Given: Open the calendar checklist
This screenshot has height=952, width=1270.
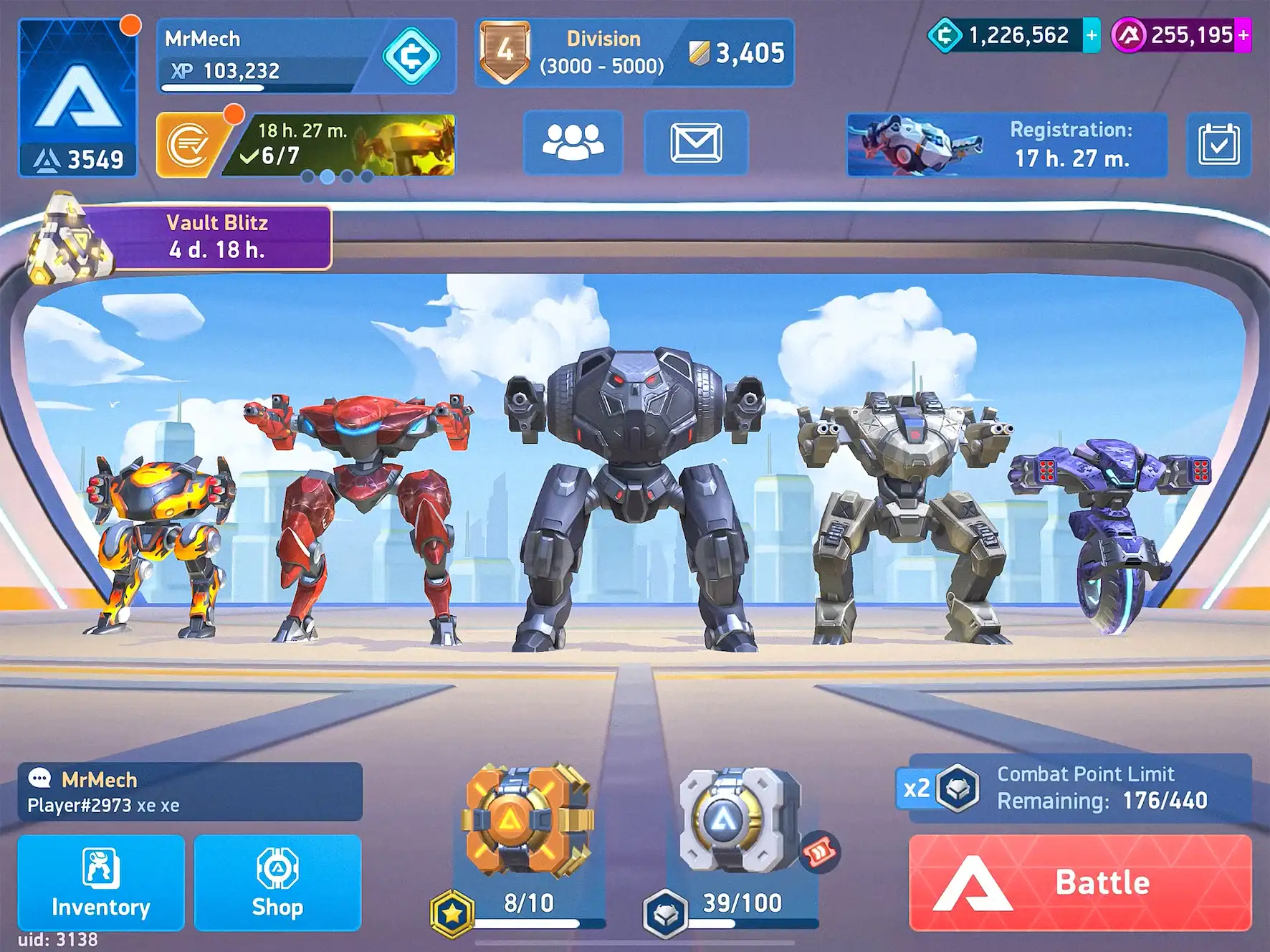Looking at the screenshot, I should tap(1218, 144).
